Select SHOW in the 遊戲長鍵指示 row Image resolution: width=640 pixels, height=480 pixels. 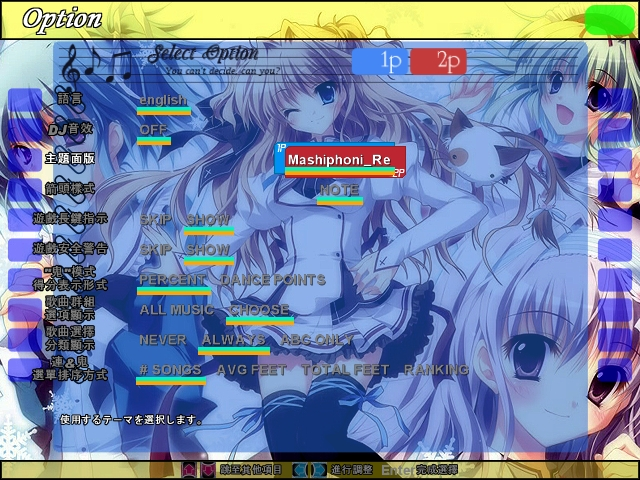tap(208, 219)
